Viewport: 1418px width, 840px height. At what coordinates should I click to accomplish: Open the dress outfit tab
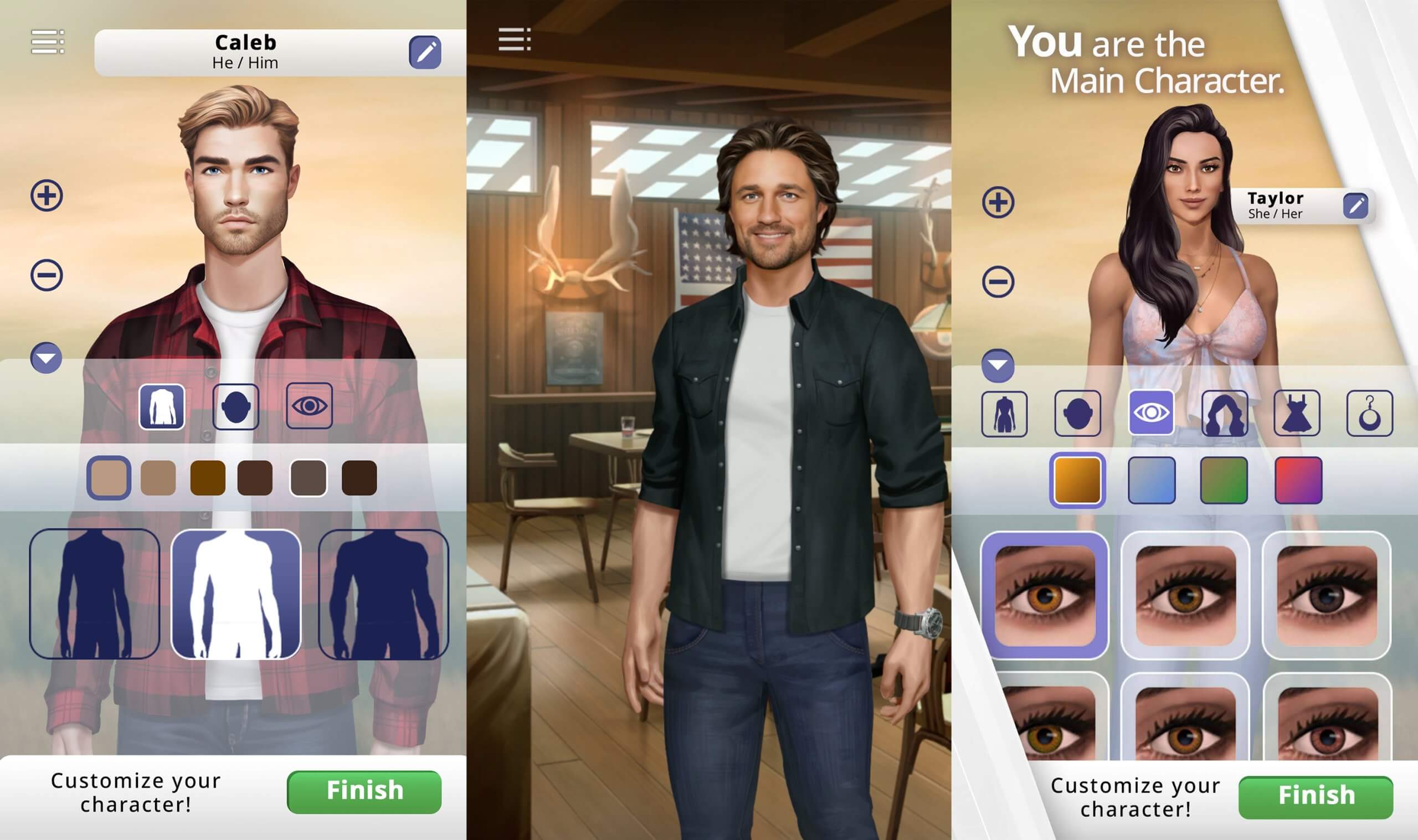pyautogui.click(x=1296, y=413)
